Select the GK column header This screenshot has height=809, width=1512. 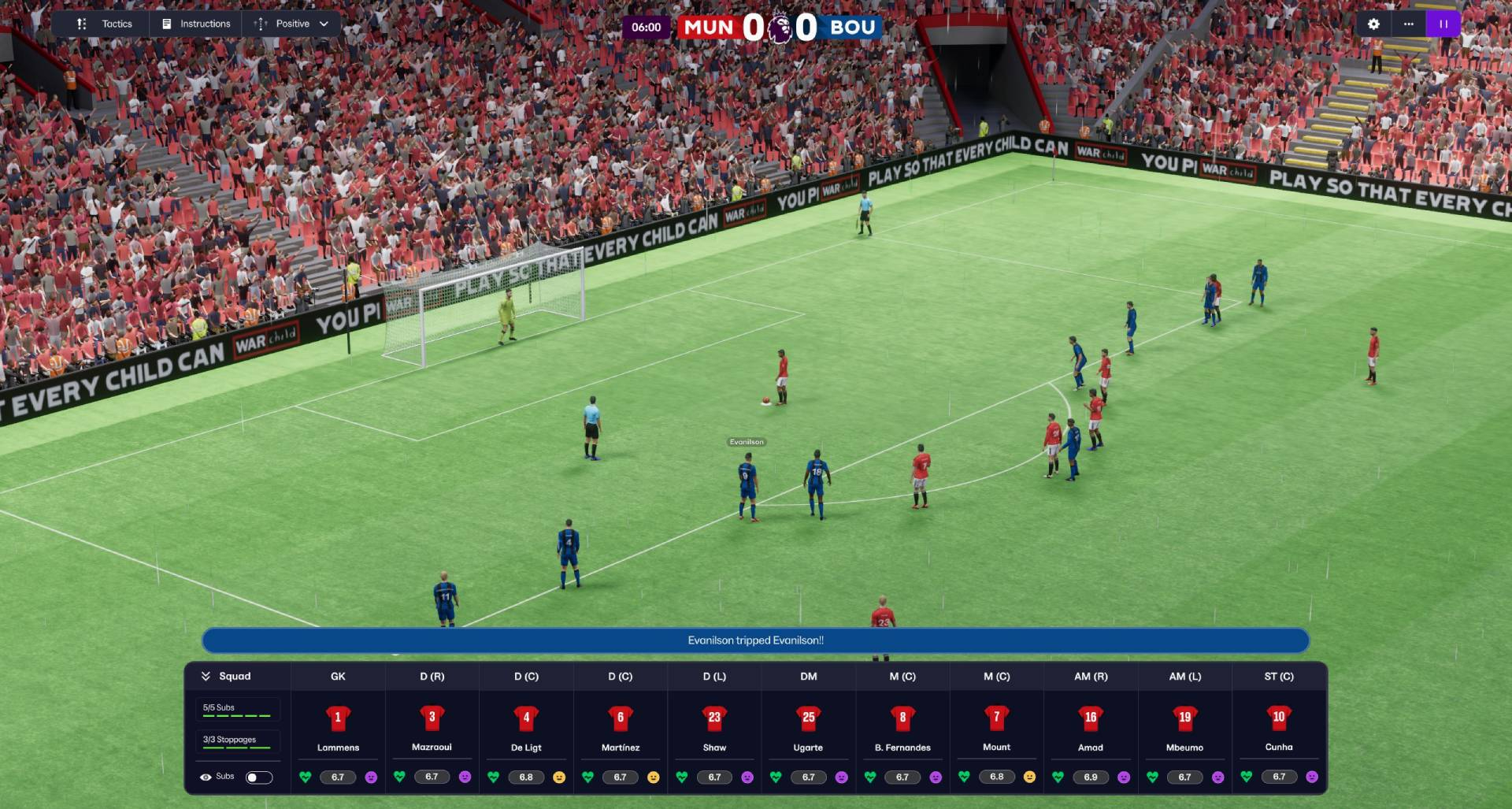point(338,676)
